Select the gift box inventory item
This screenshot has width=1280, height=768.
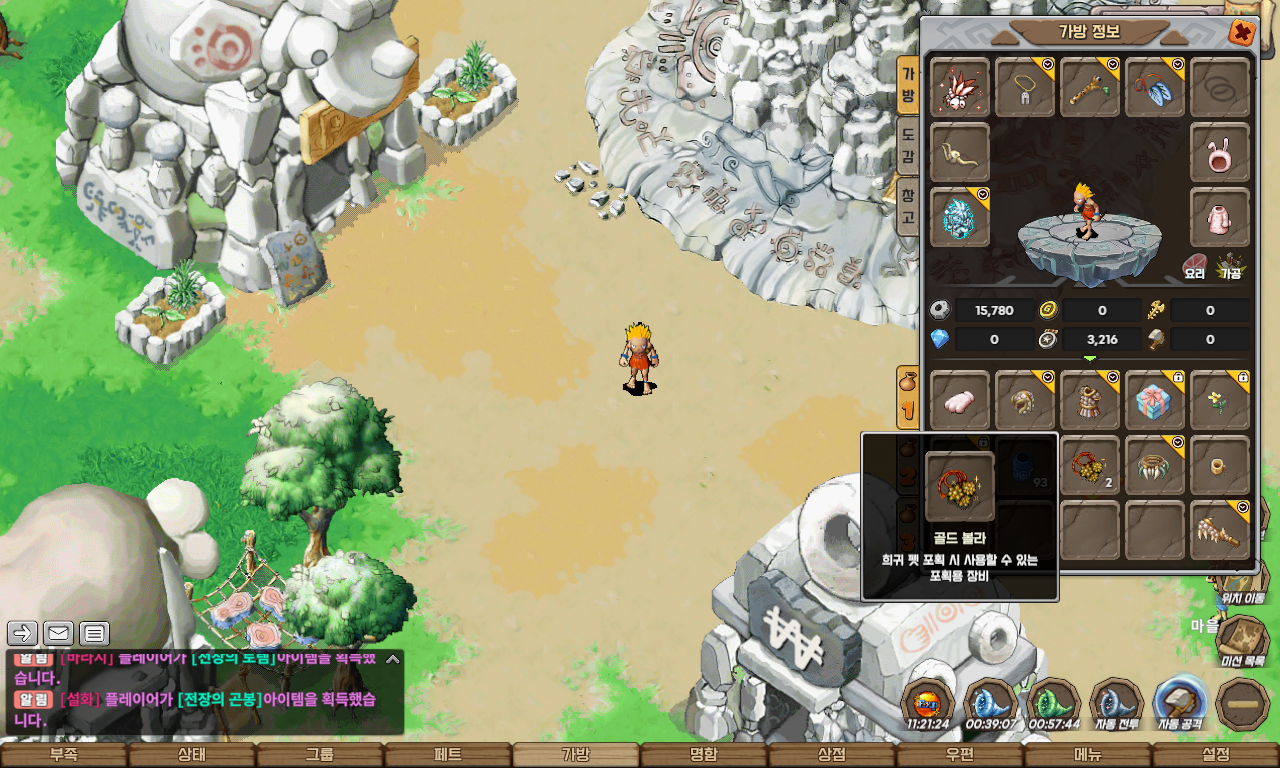(x=1155, y=401)
